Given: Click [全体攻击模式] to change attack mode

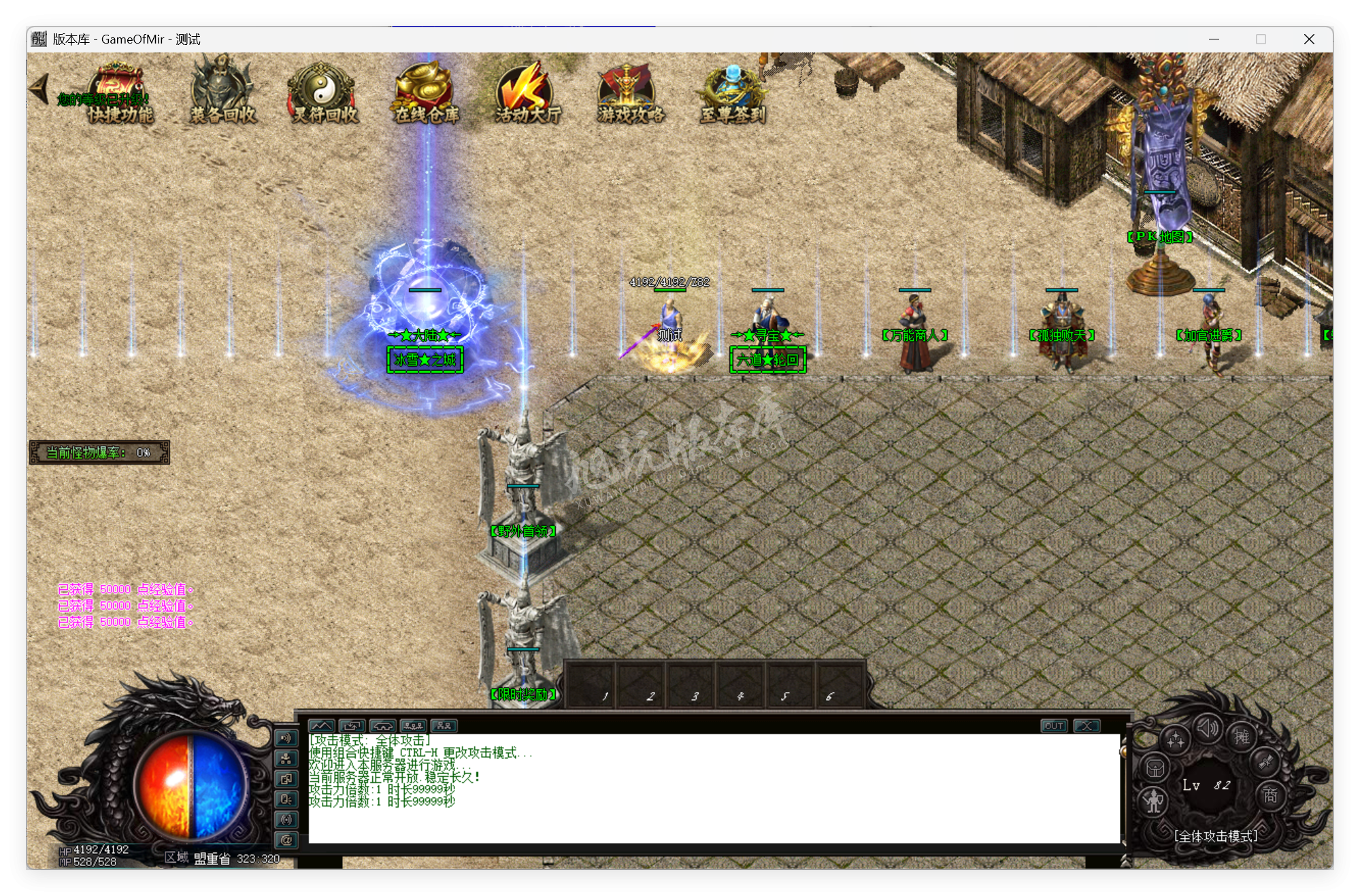Looking at the screenshot, I should click(1216, 837).
